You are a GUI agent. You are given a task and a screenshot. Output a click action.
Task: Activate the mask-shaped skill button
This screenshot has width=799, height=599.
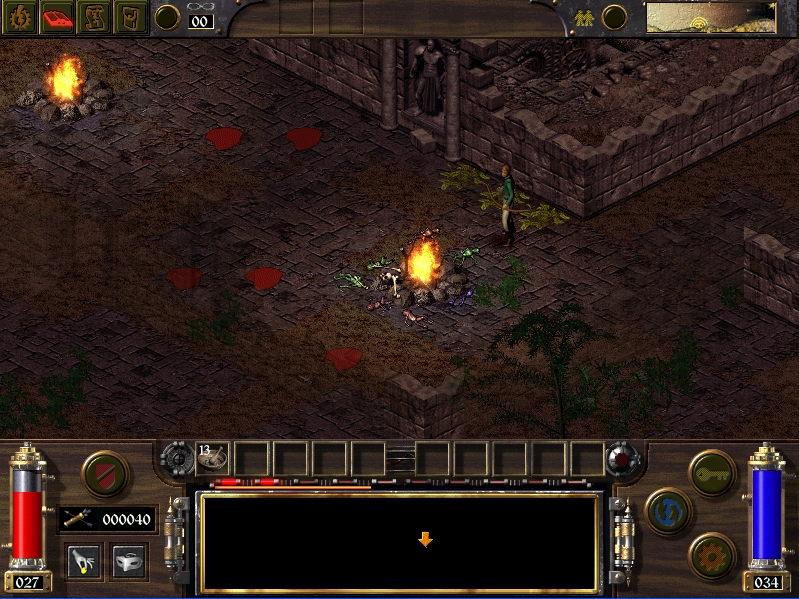[127, 560]
